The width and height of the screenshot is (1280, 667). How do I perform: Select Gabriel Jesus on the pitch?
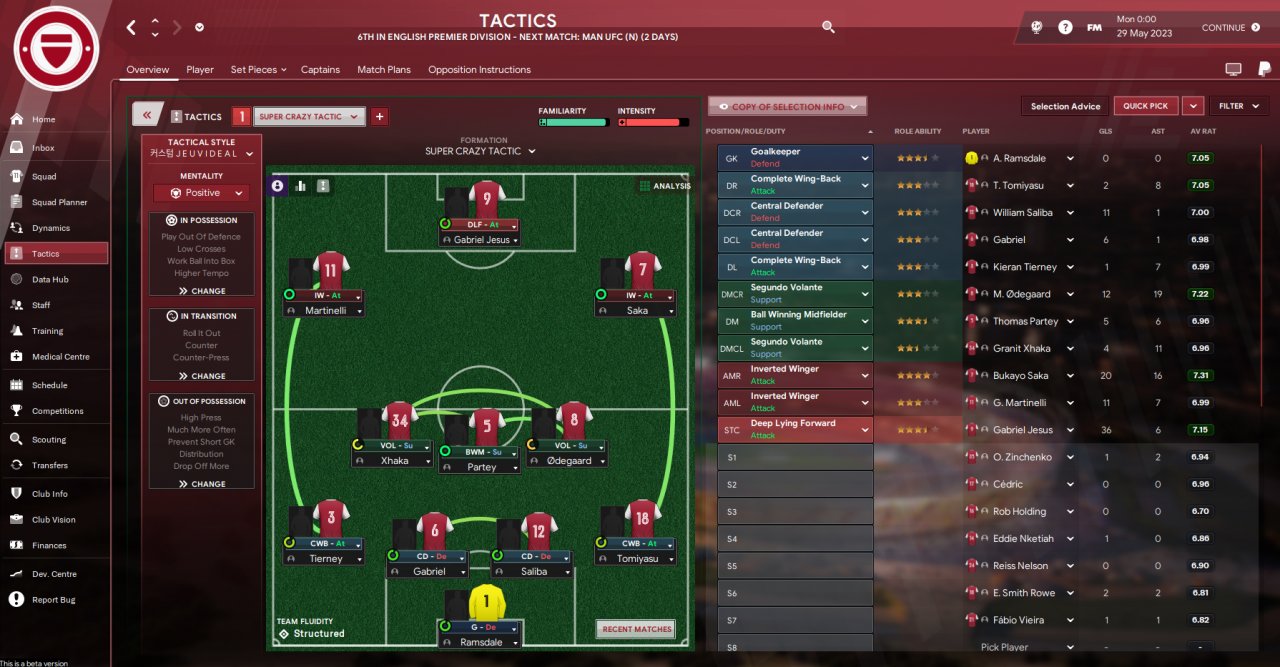[x=481, y=240]
